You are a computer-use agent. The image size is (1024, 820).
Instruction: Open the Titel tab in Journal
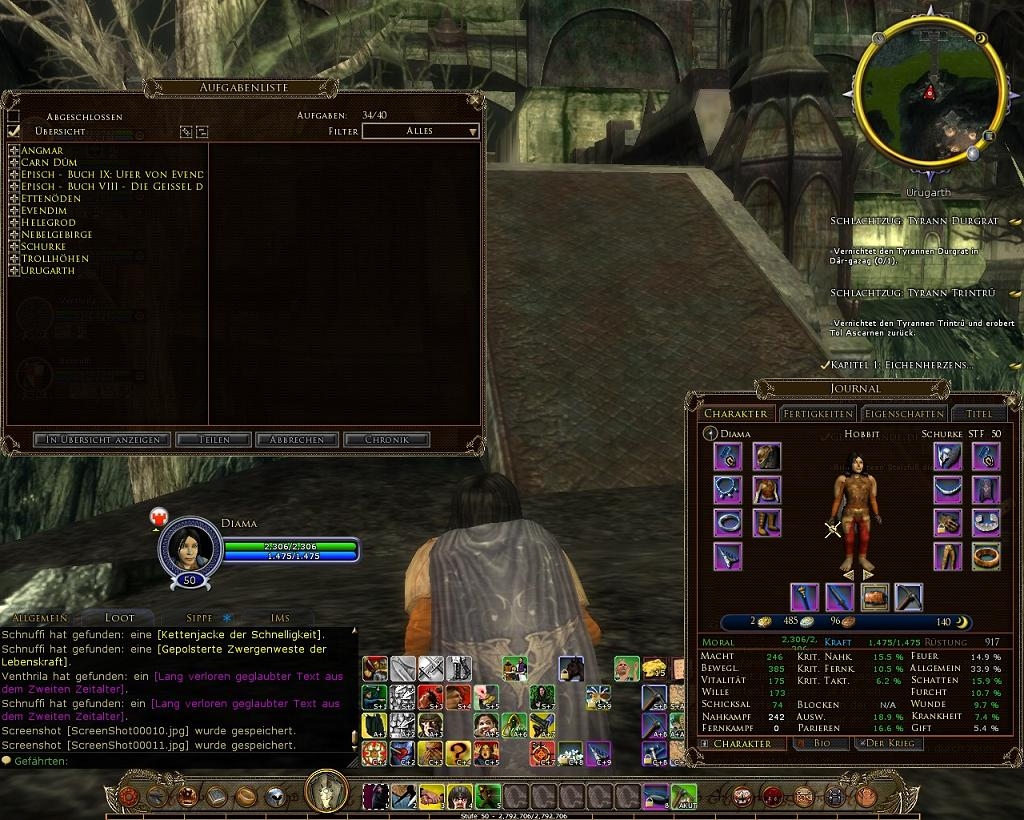pos(979,414)
